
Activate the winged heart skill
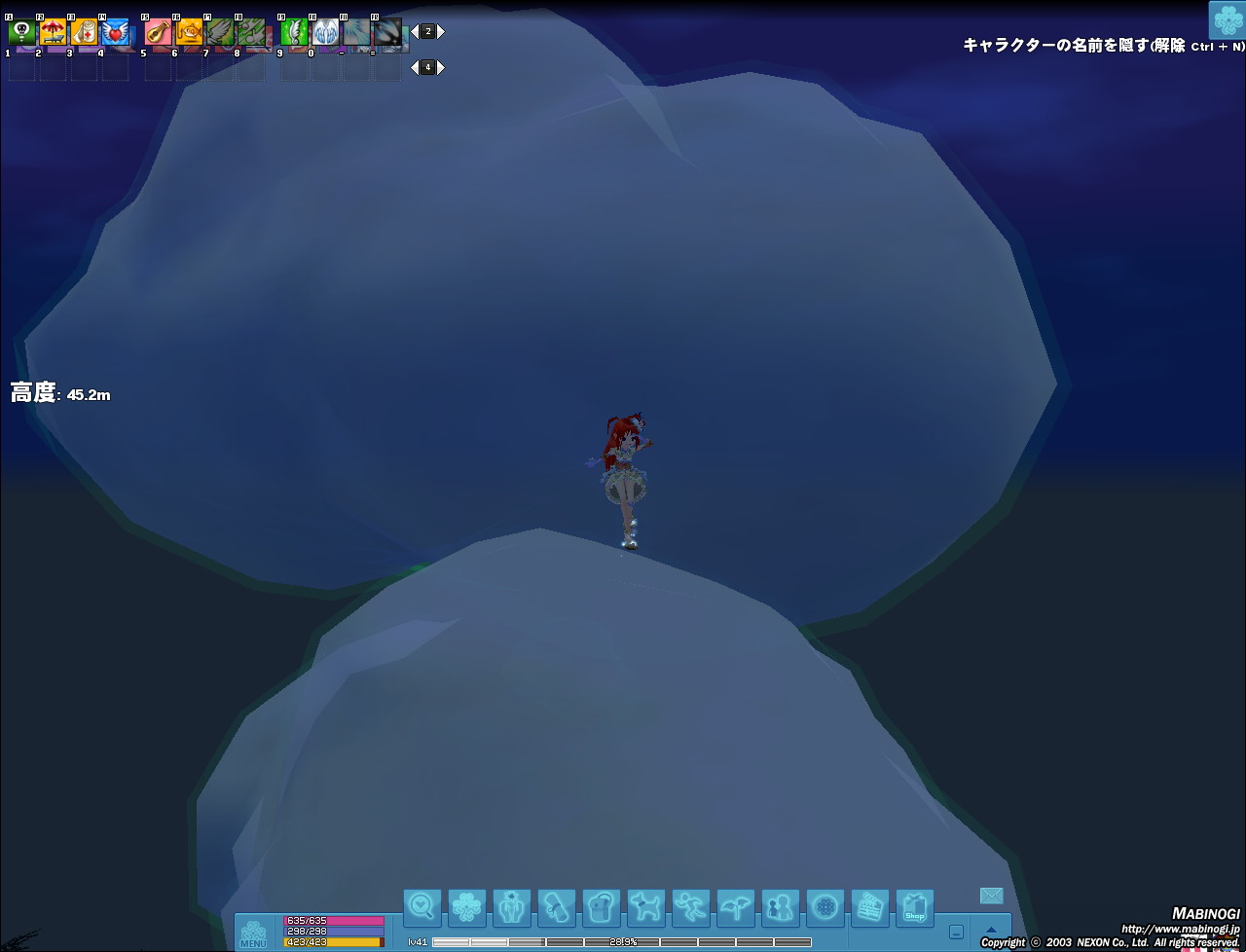(x=115, y=33)
